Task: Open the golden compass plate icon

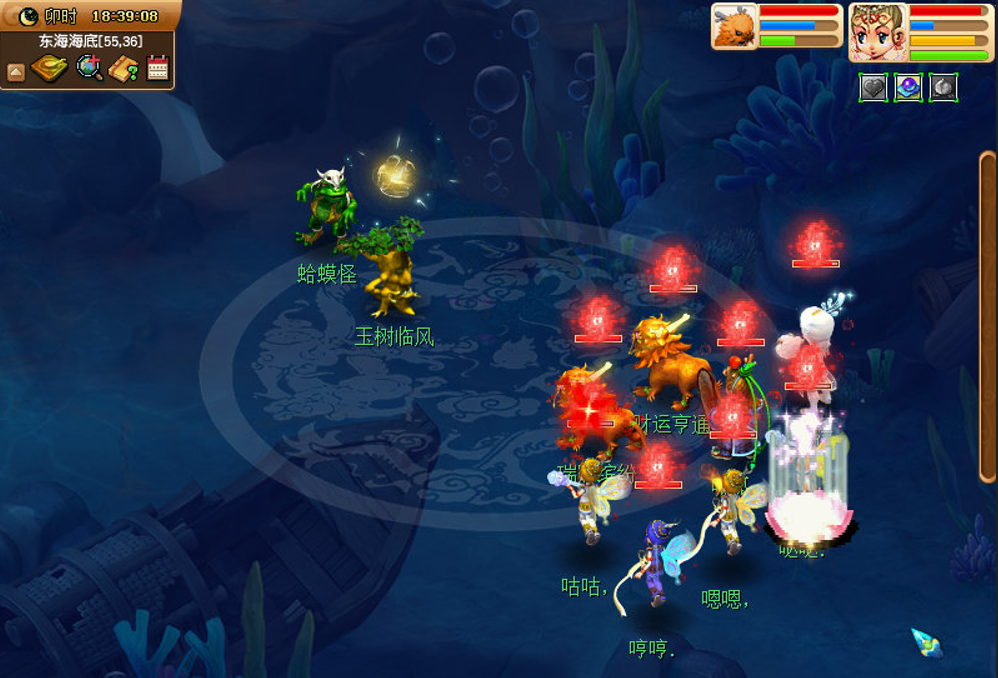Action: (x=49, y=68)
